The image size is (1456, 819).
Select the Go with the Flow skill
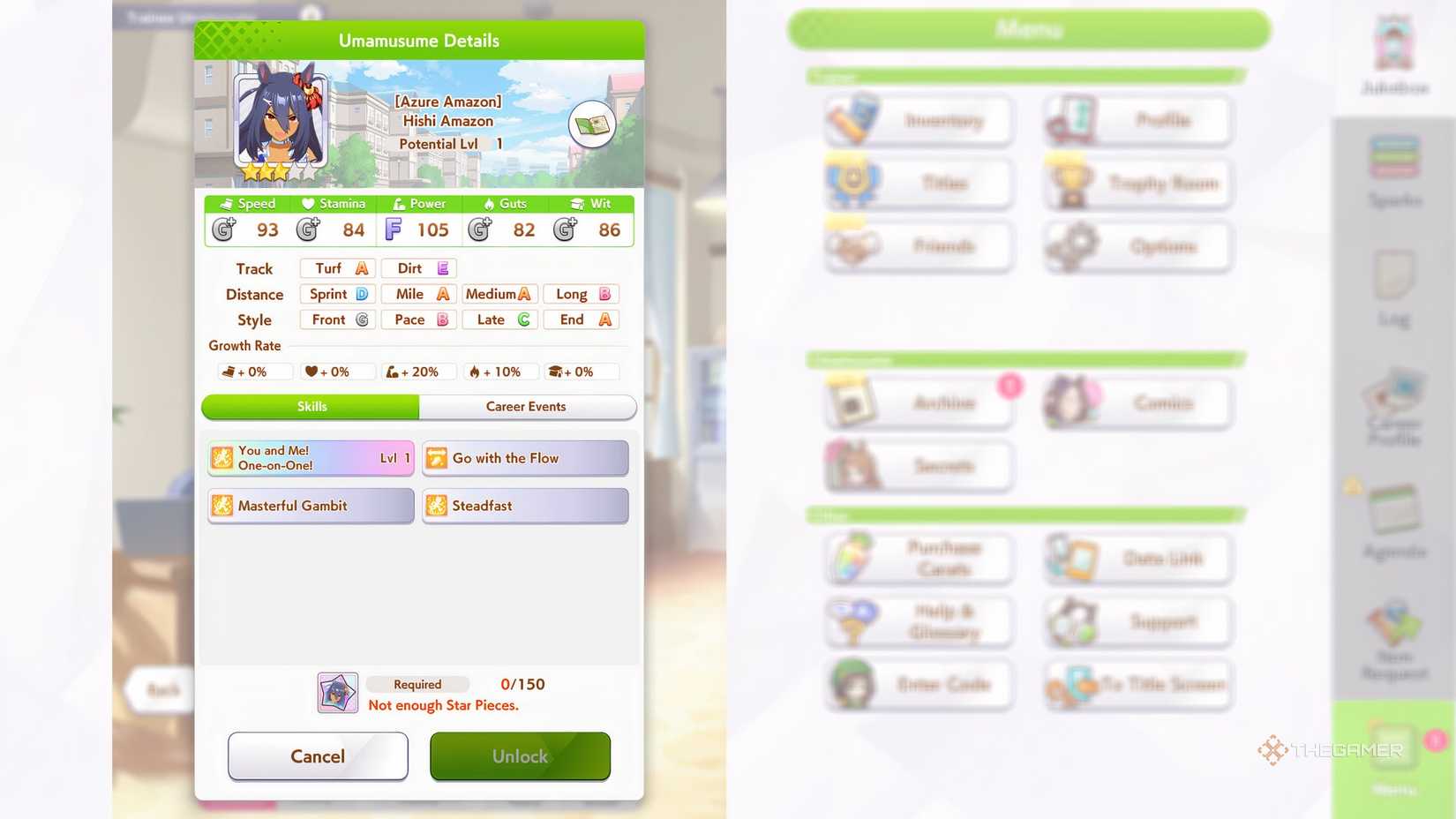[x=525, y=458]
